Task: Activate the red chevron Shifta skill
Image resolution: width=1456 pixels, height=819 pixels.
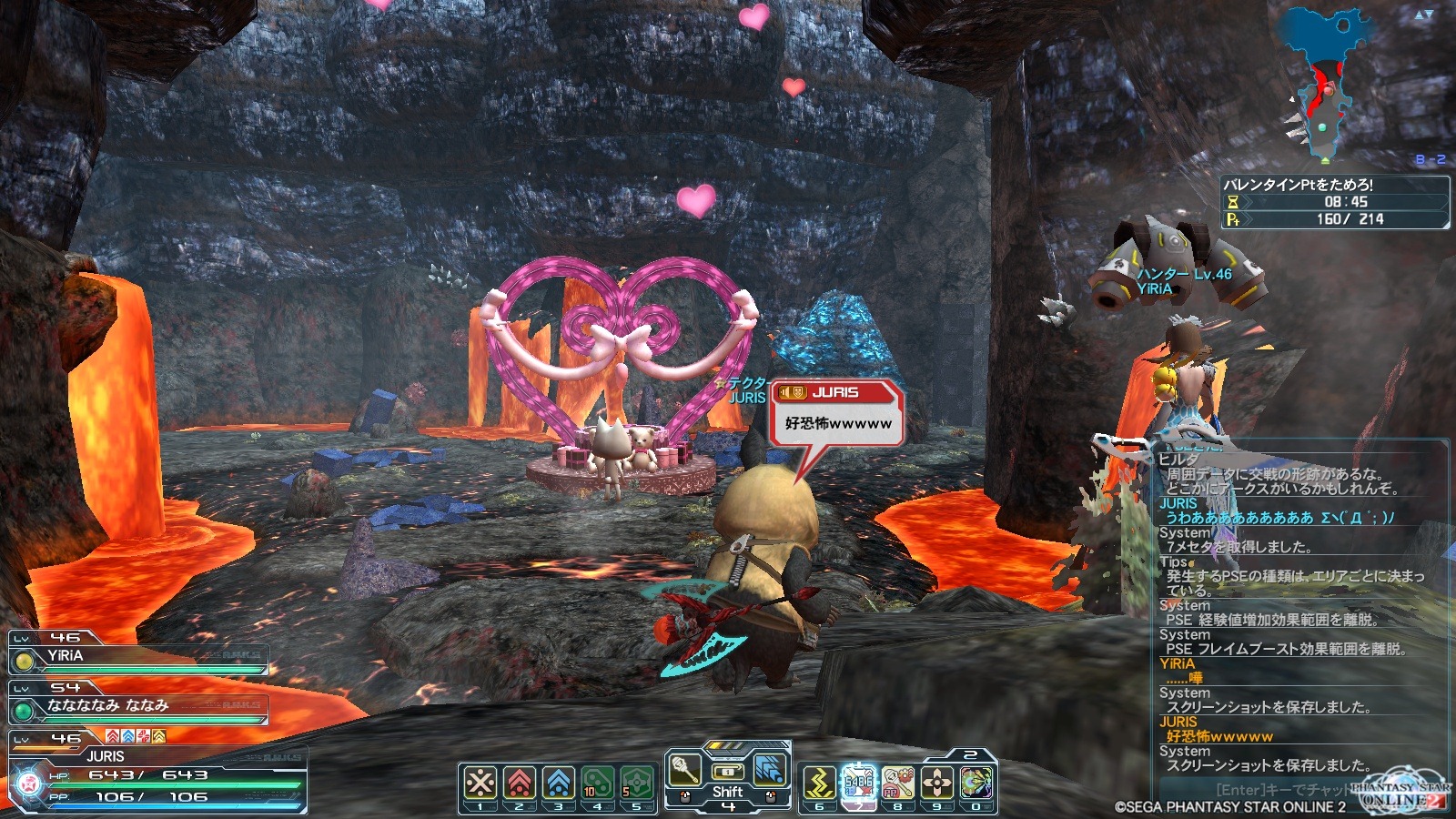Action: [519, 784]
